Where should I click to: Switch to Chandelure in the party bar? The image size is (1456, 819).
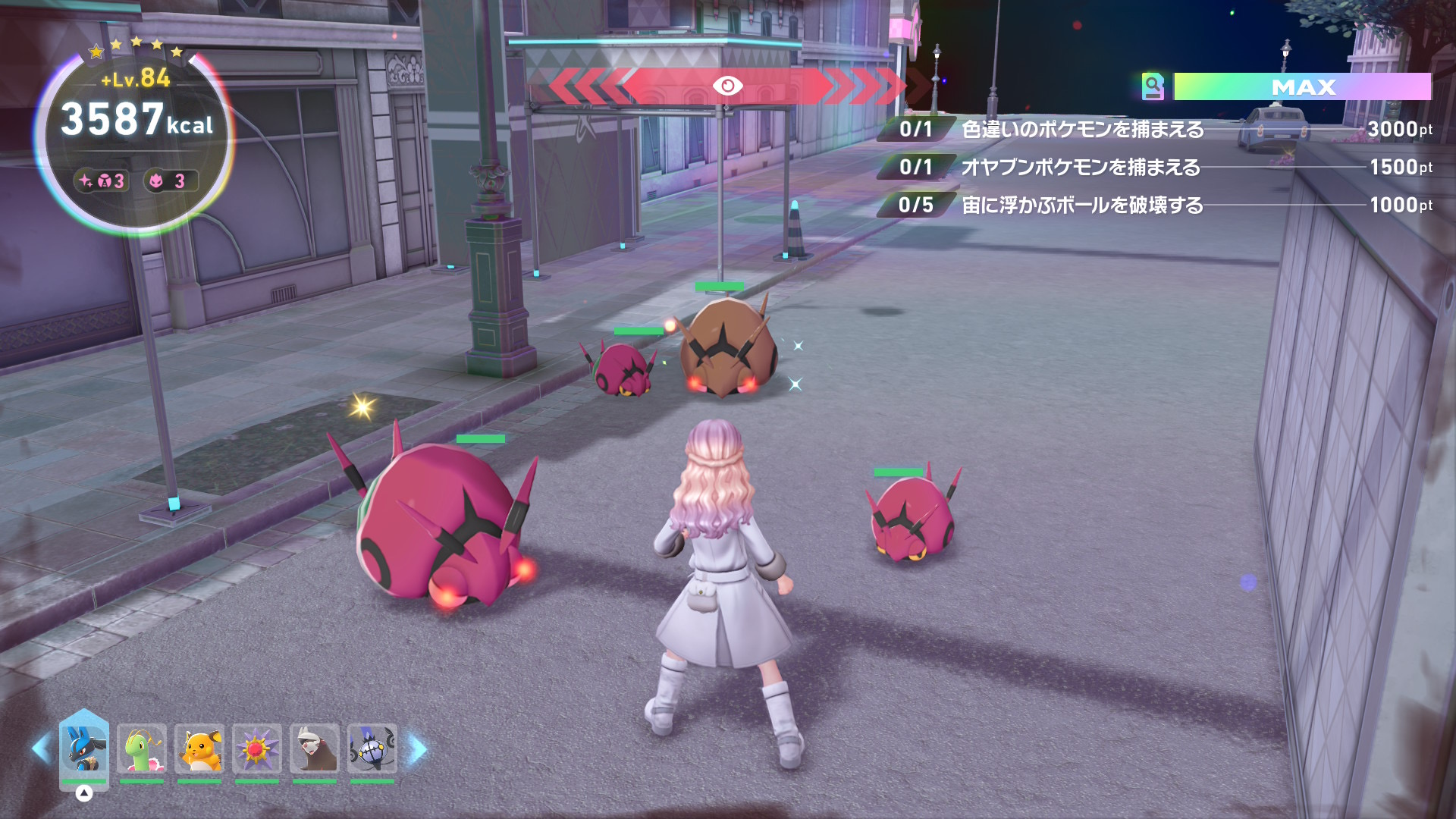(x=372, y=748)
